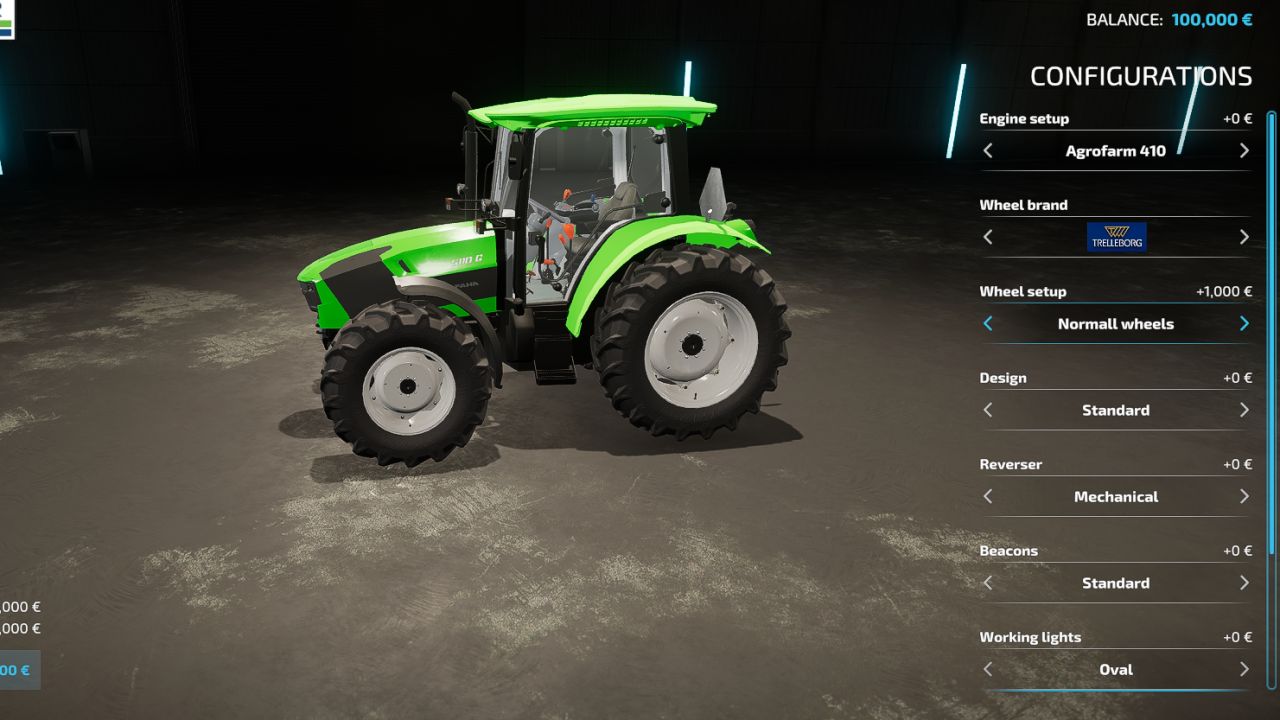
Task: Cycle Design to the previous option
Action: pyautogui.click(x=988, y=410)
